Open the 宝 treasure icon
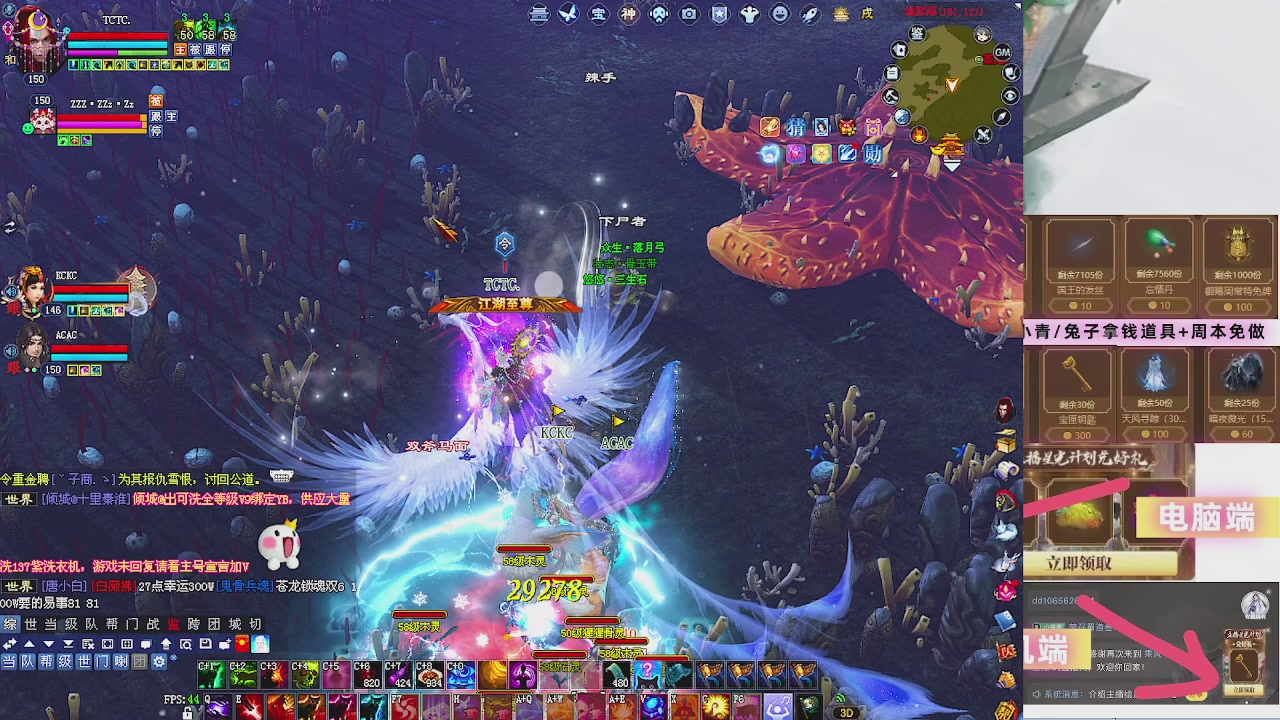1280x720 pixels. click(598, 14)
